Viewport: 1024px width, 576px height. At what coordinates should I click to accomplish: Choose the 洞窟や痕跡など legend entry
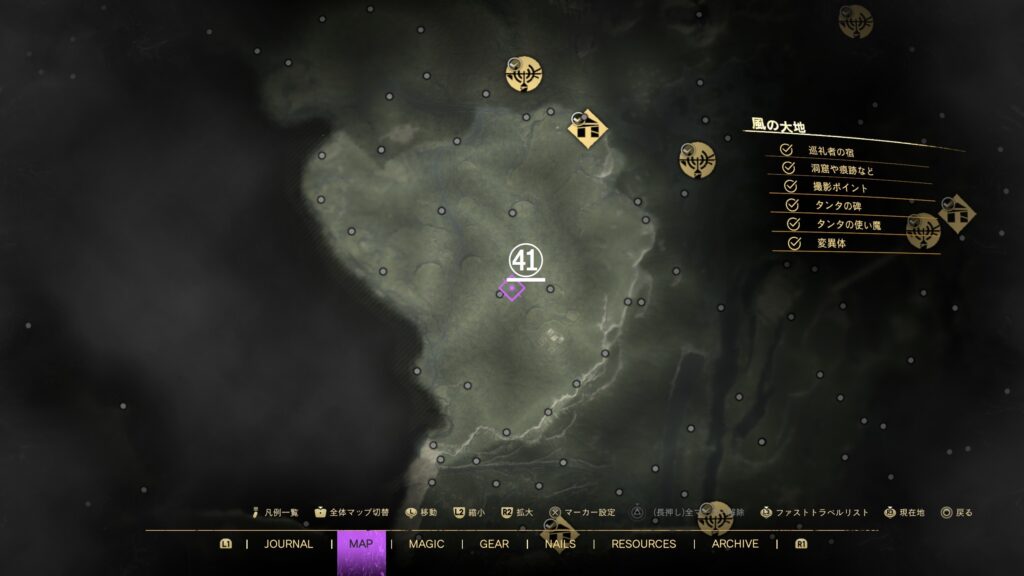[842, 169]
